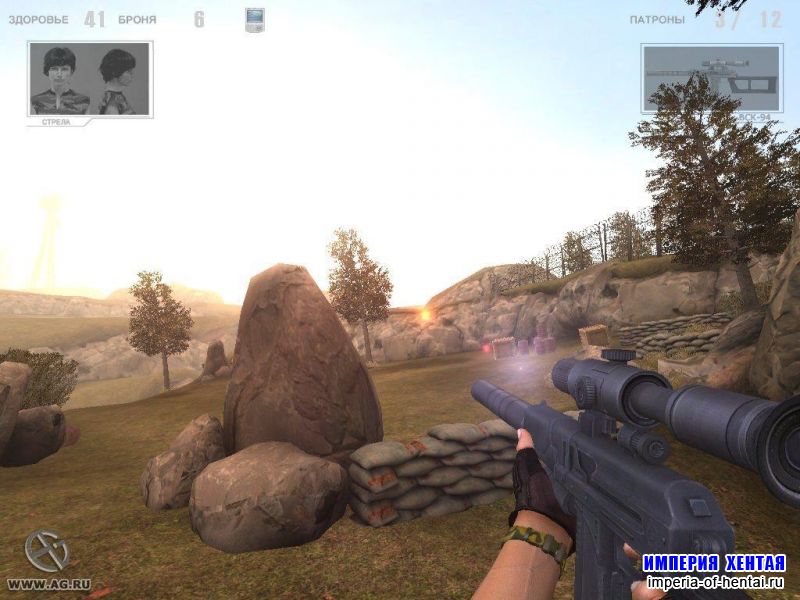800x600 pixels.
Task: Click the side-profile squad member portrait
Action: [x=118, y=79]
